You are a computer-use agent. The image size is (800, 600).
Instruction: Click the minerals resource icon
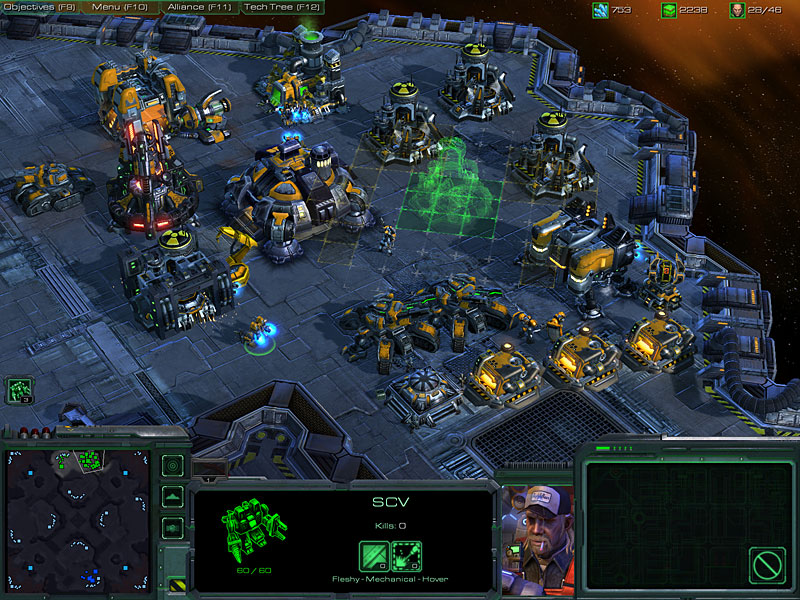coord(600,10)
